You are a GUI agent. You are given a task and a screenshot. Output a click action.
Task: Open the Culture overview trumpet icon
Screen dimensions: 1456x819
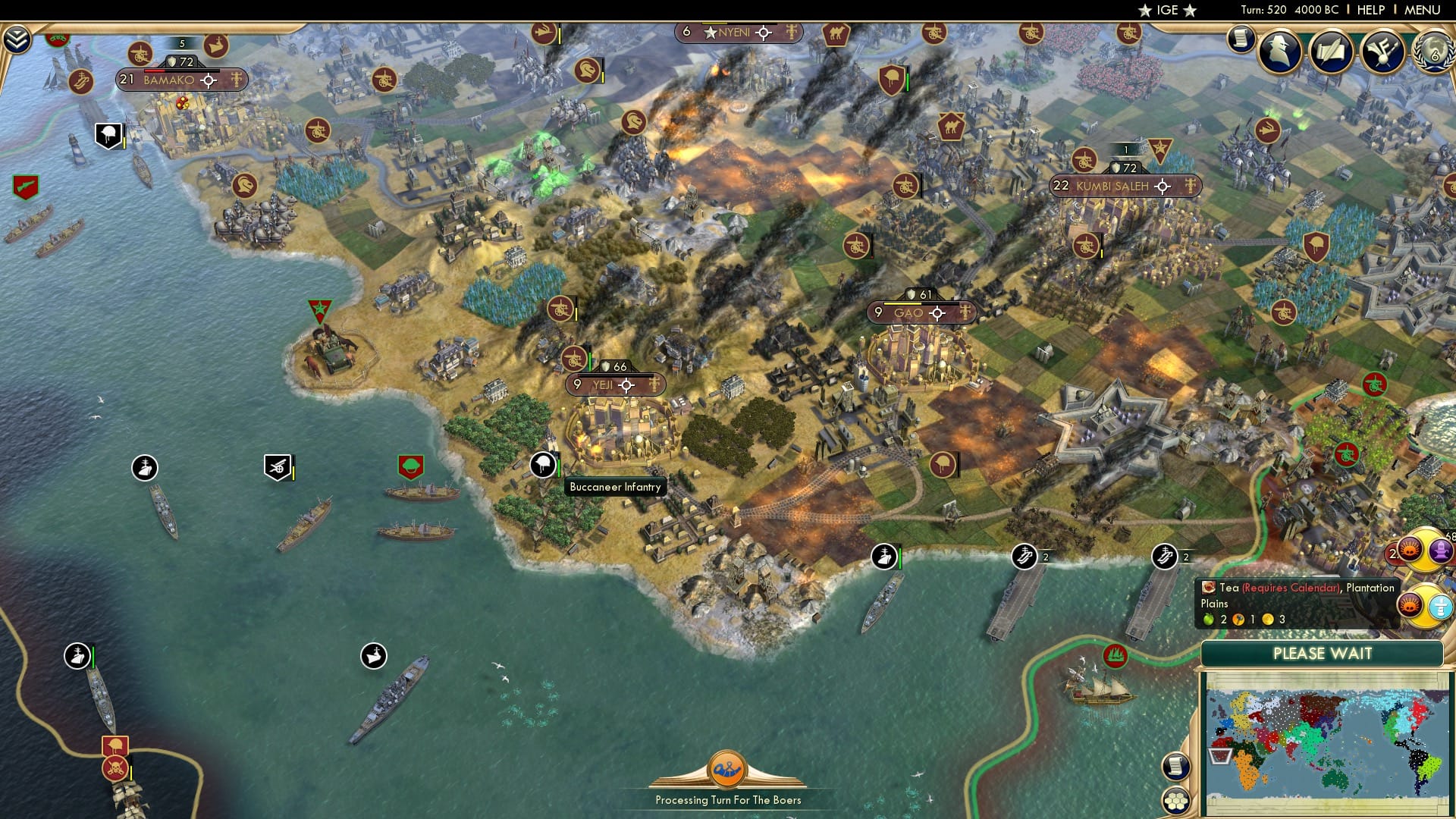point(1382,52)
